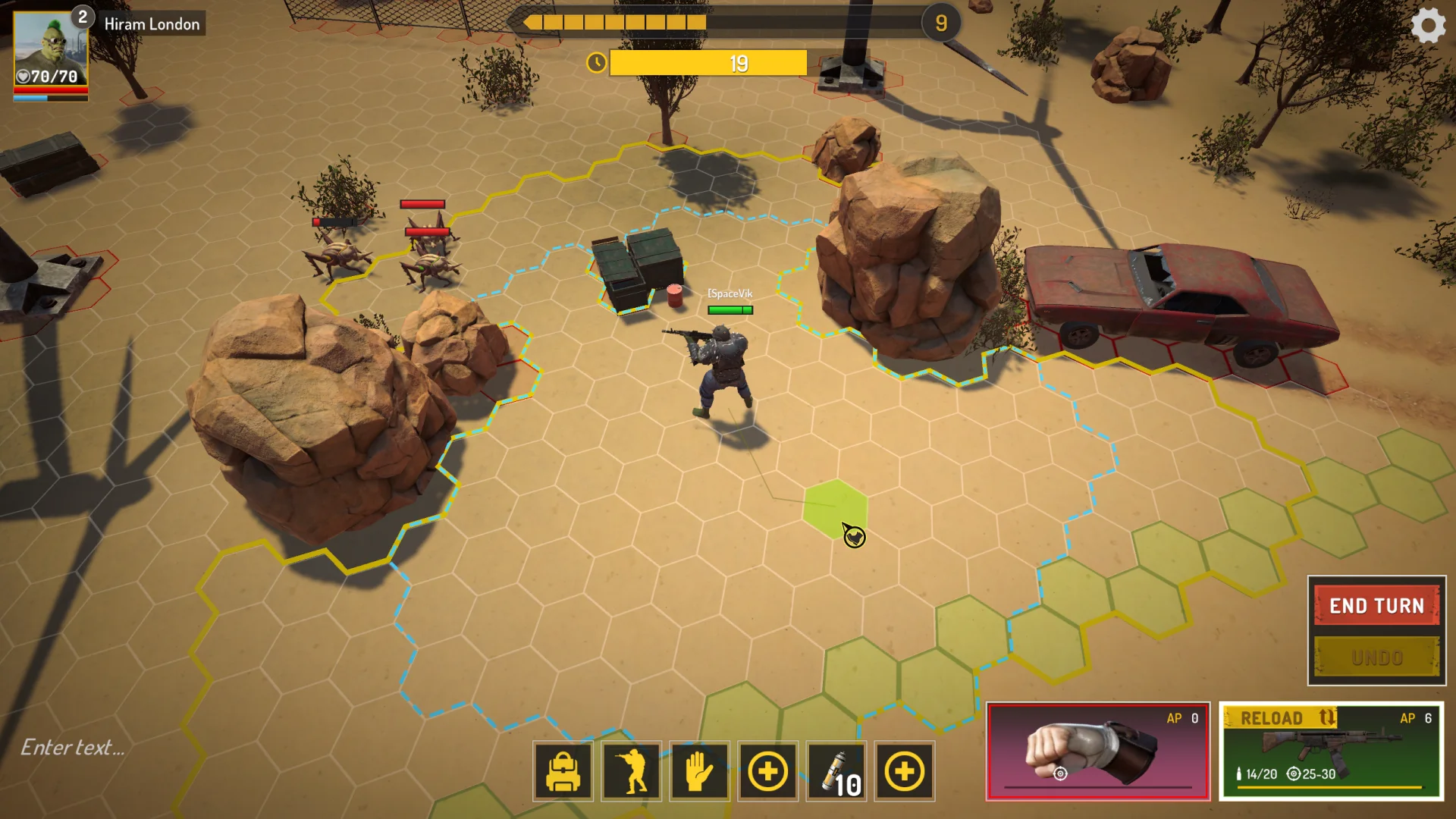Open the backpack inventory icon
This screenshot has width=1456, height=819.
(x=563, y=772)
